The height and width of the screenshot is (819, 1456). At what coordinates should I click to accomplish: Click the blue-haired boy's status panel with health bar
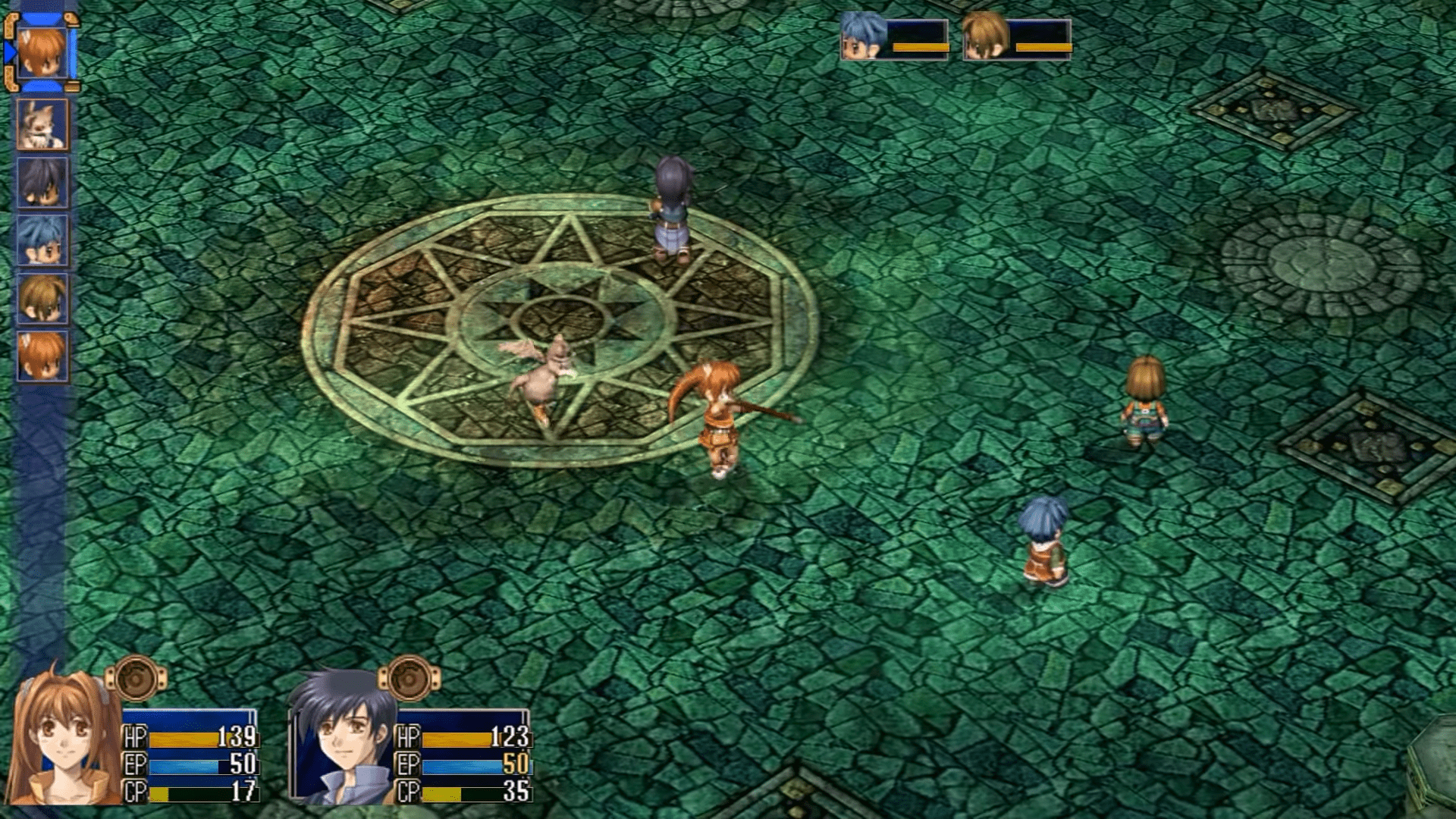(895, 37)
